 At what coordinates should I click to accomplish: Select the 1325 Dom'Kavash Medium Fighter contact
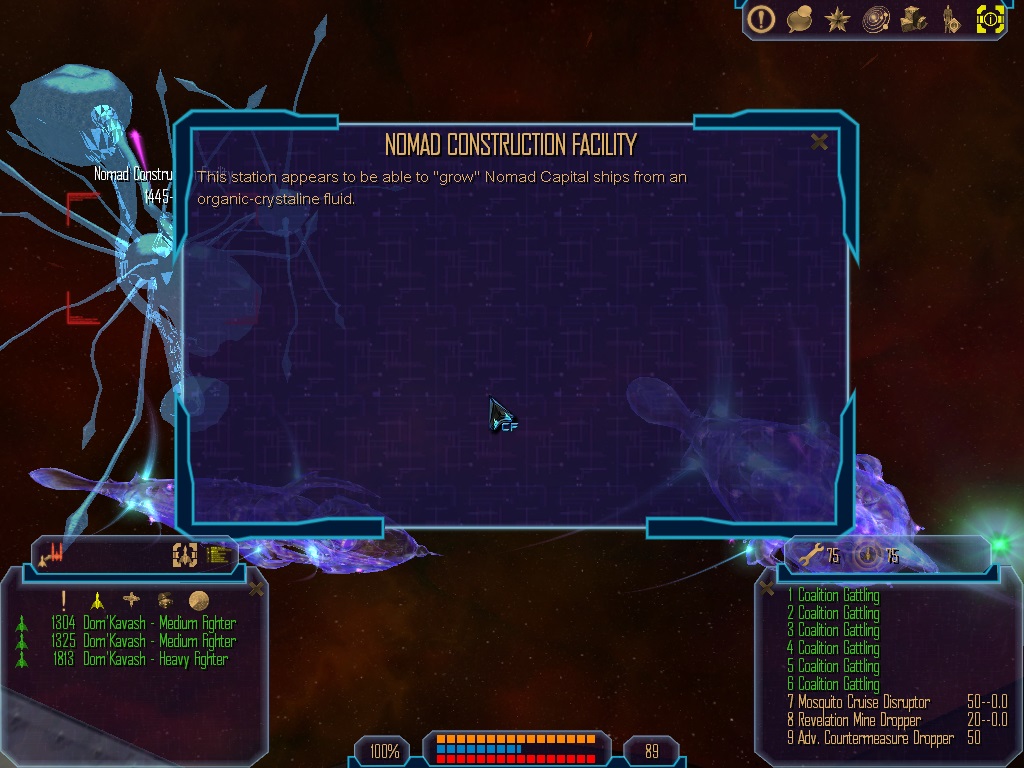point(159,641)
